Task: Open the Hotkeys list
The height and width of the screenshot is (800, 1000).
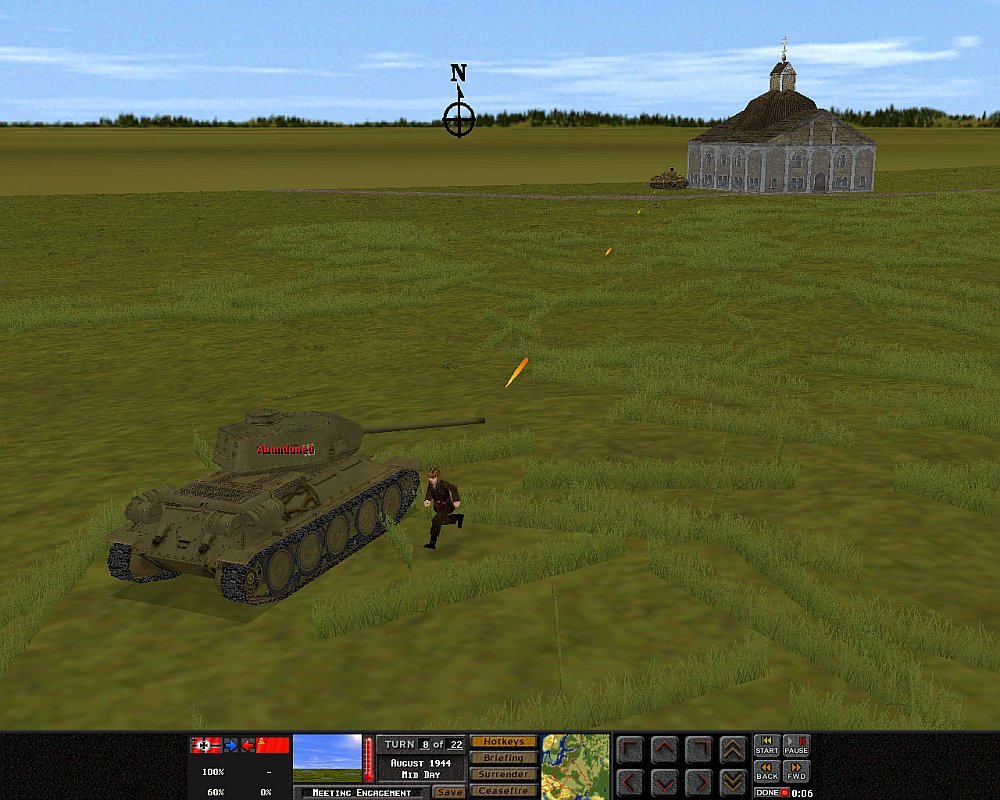Action: coord(503,742)
